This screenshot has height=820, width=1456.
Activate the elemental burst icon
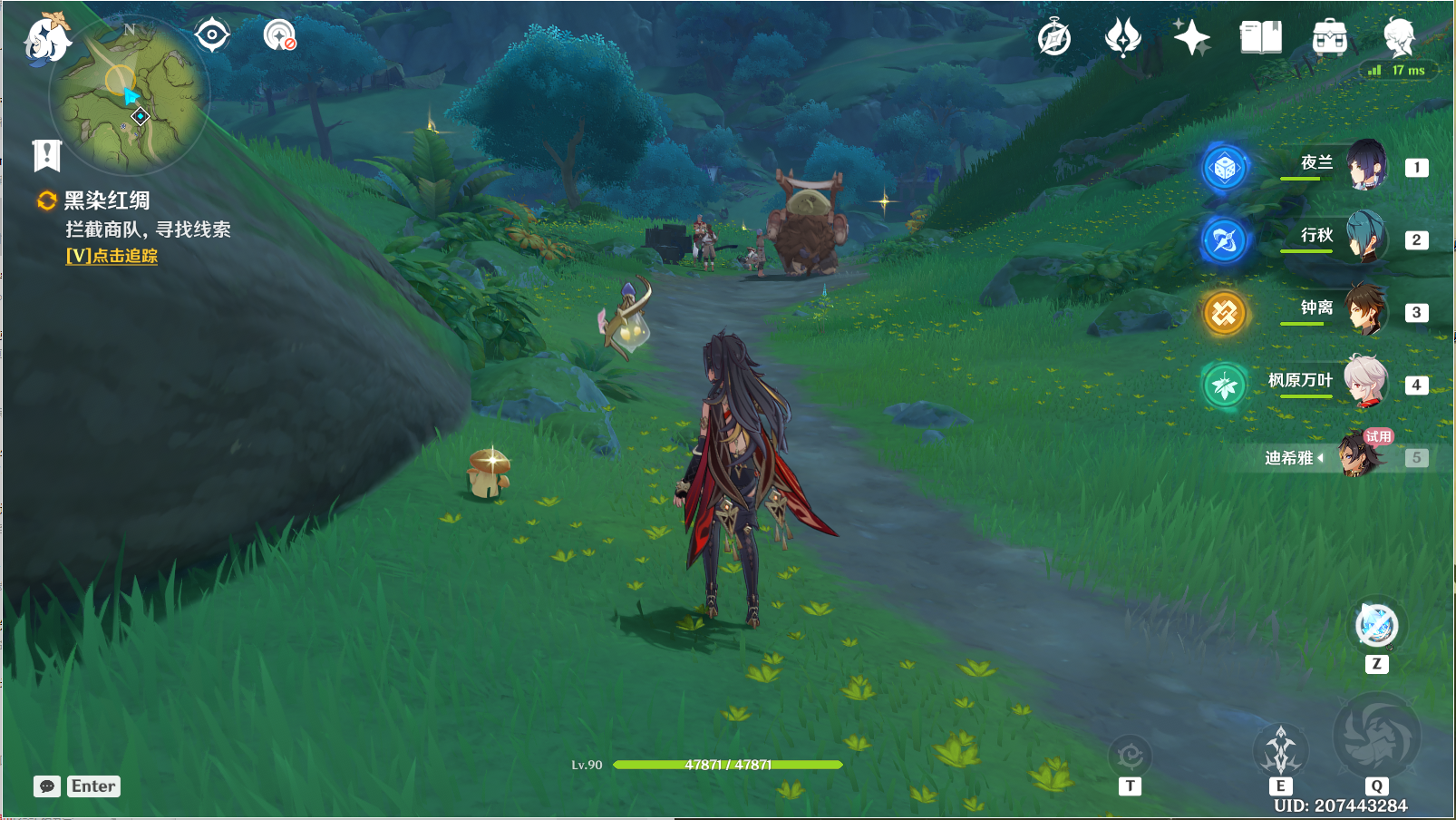coord(1376,736)
